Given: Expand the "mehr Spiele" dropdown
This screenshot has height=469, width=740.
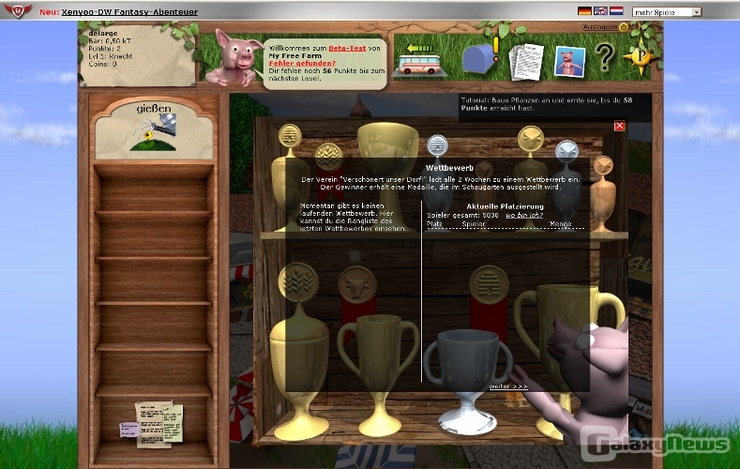Looking at the screenshot, I should 666,11.
